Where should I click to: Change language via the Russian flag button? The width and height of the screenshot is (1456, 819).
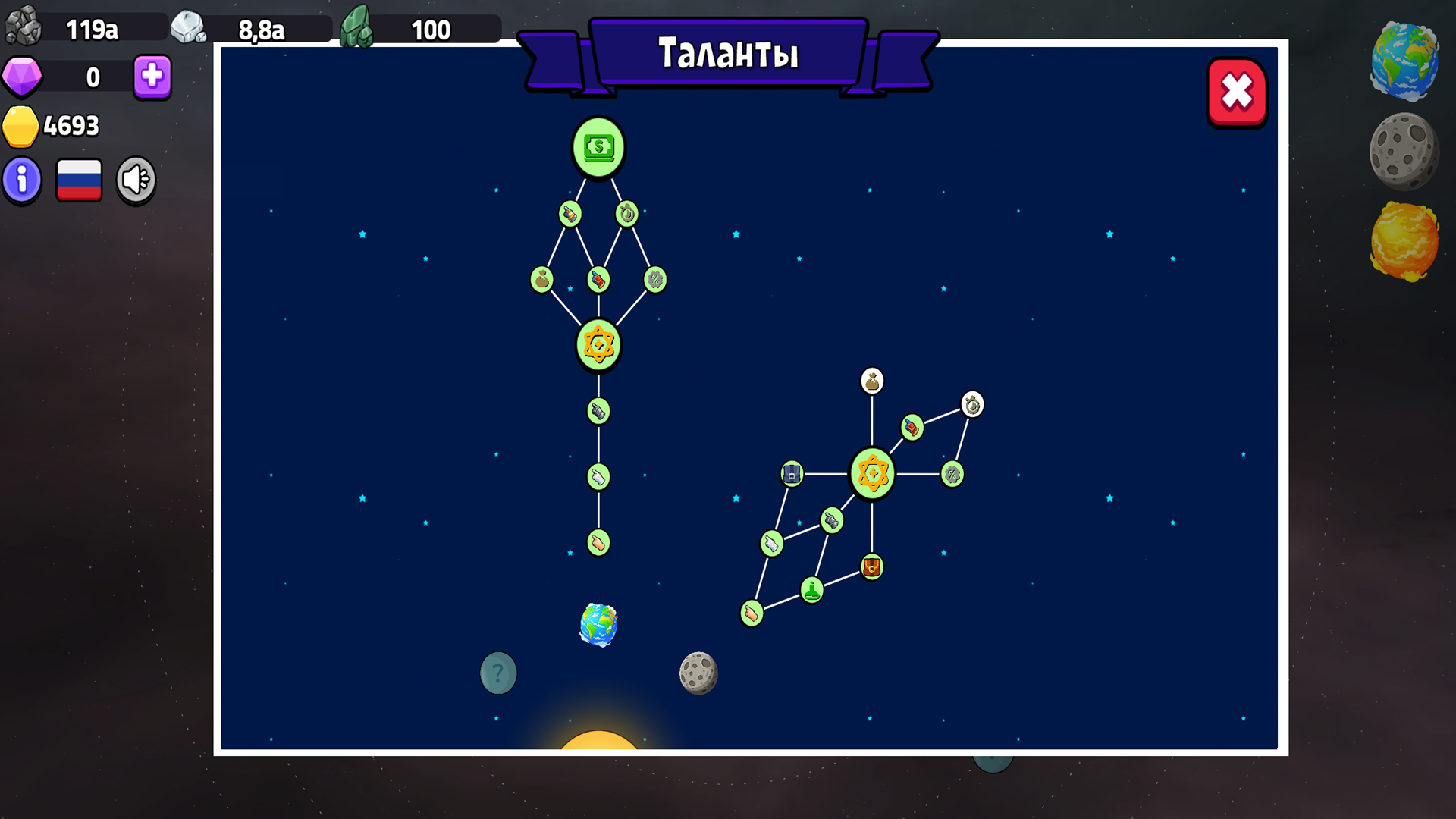pos(79,179)
